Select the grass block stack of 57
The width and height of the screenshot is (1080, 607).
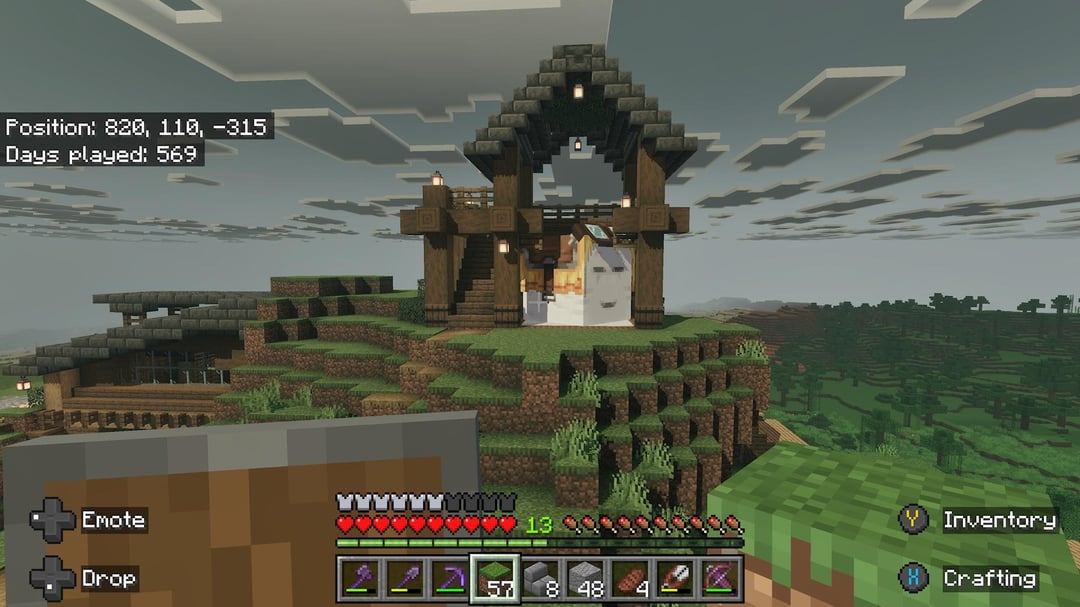(495, 578)
